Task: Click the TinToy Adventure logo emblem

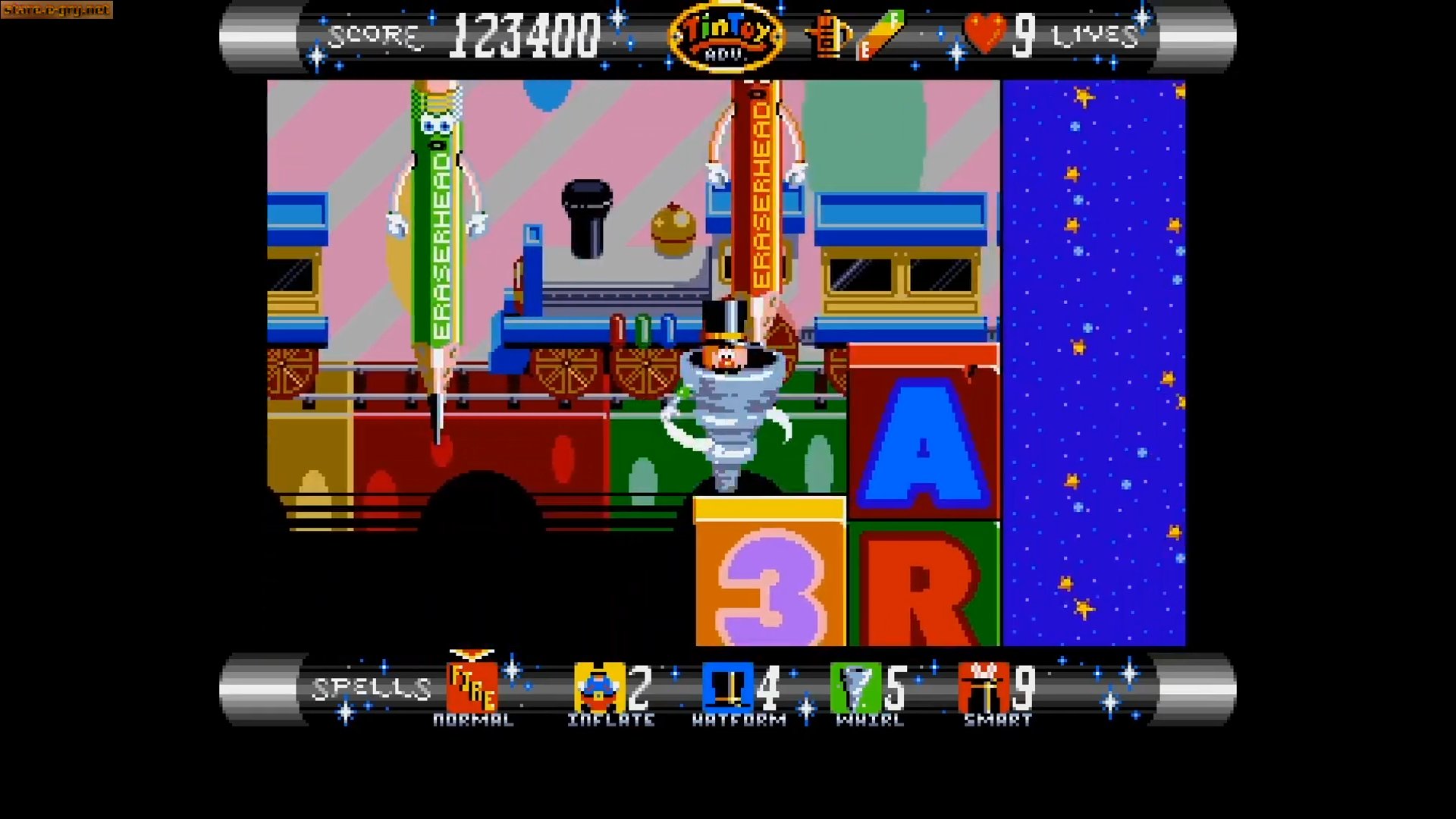Action: [726, 34]
